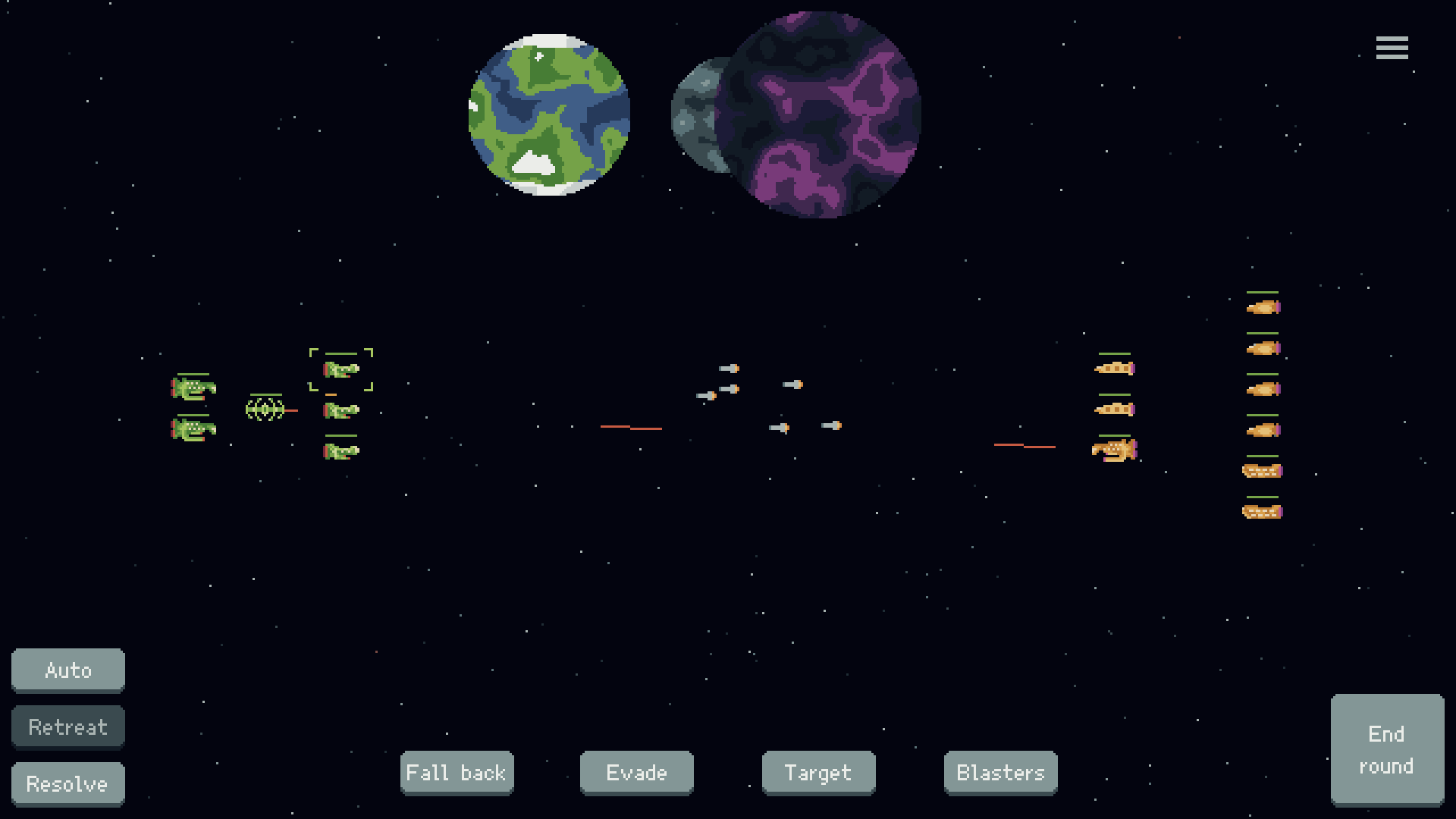Click the topmost green alien ship on left

tap(193, 389)
